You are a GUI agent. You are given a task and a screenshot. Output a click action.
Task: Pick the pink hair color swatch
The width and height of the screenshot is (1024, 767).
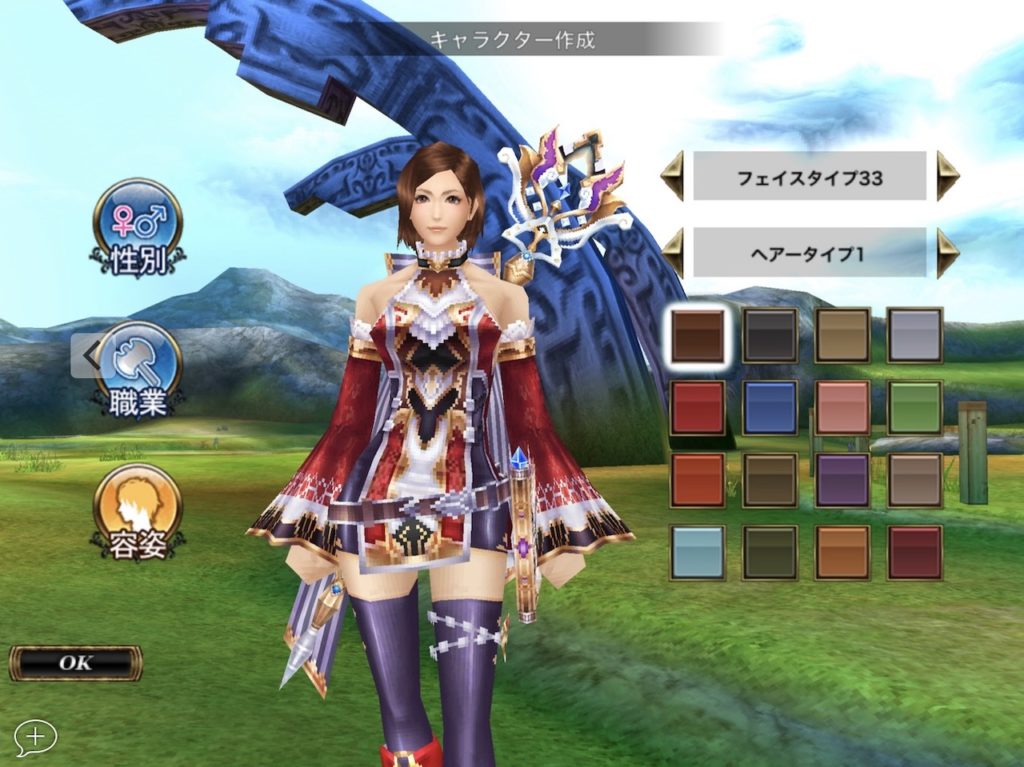click(x=842, y=407)
